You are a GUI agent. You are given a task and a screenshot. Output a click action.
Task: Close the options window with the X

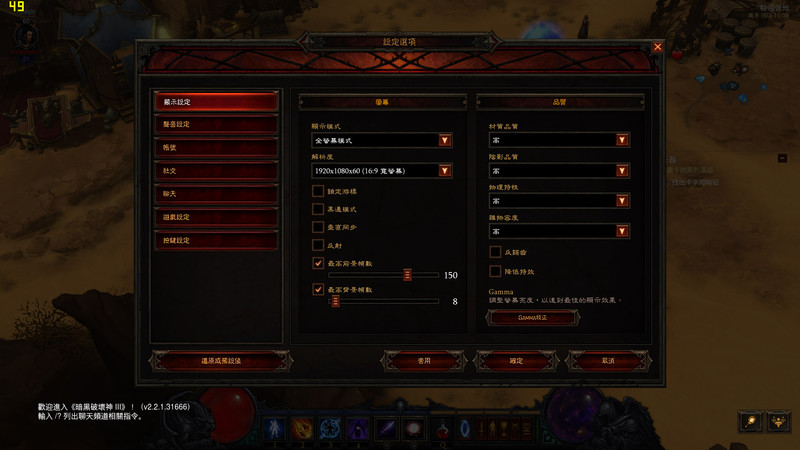[x=657, y=47]
